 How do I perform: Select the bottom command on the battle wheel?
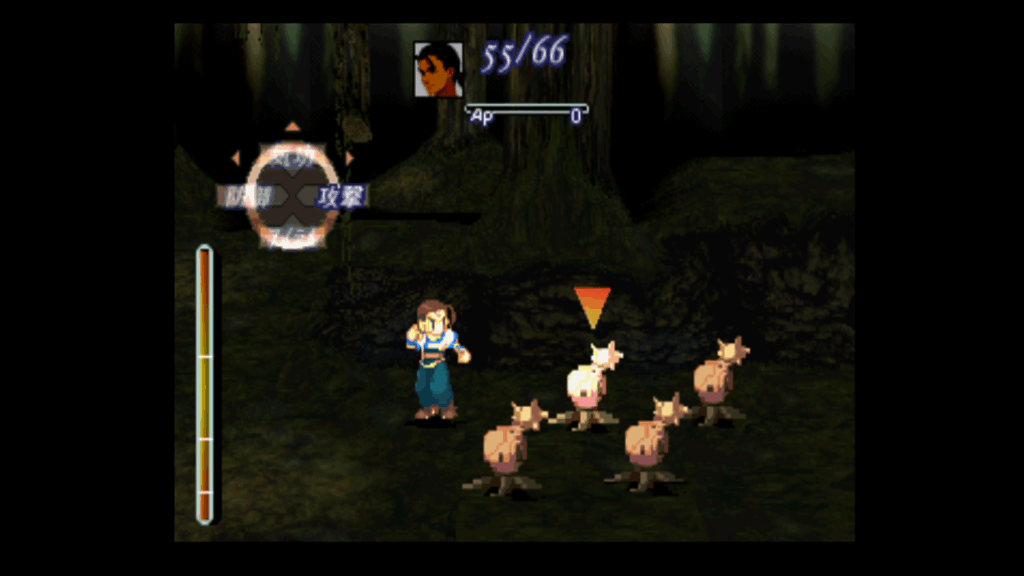point(292,234)
